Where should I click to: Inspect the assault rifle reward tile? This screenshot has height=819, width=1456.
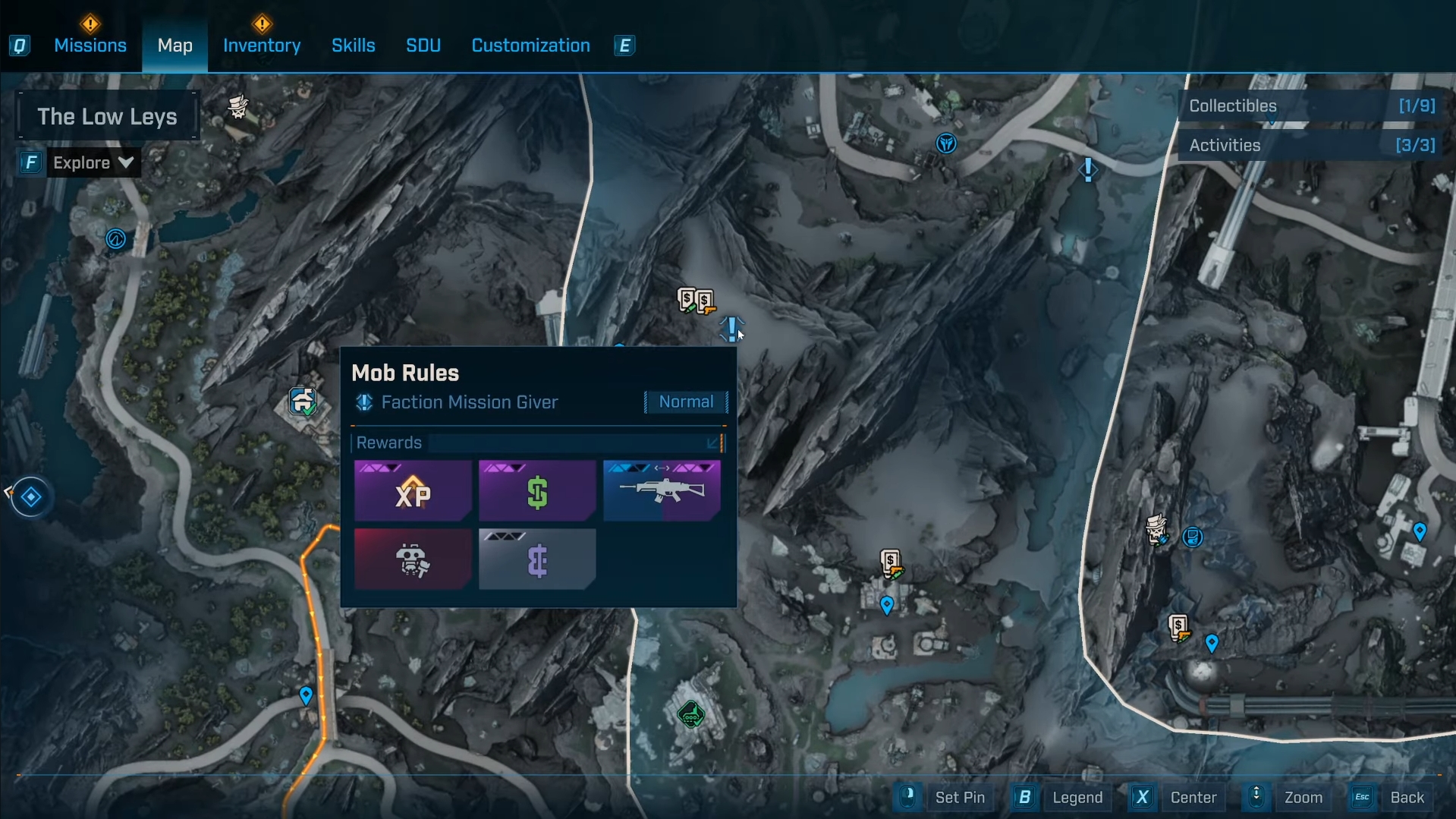click(x=662, y=491)
